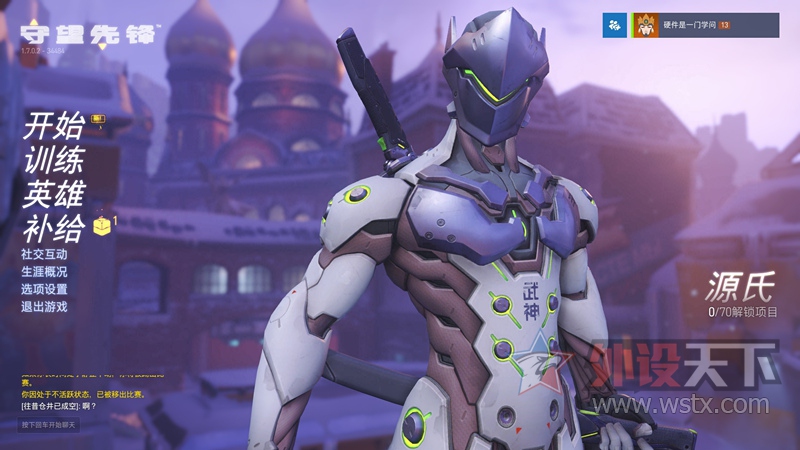View 生涯概况 career profile
This screenshot has width=800, height=450.
point(44,272)
